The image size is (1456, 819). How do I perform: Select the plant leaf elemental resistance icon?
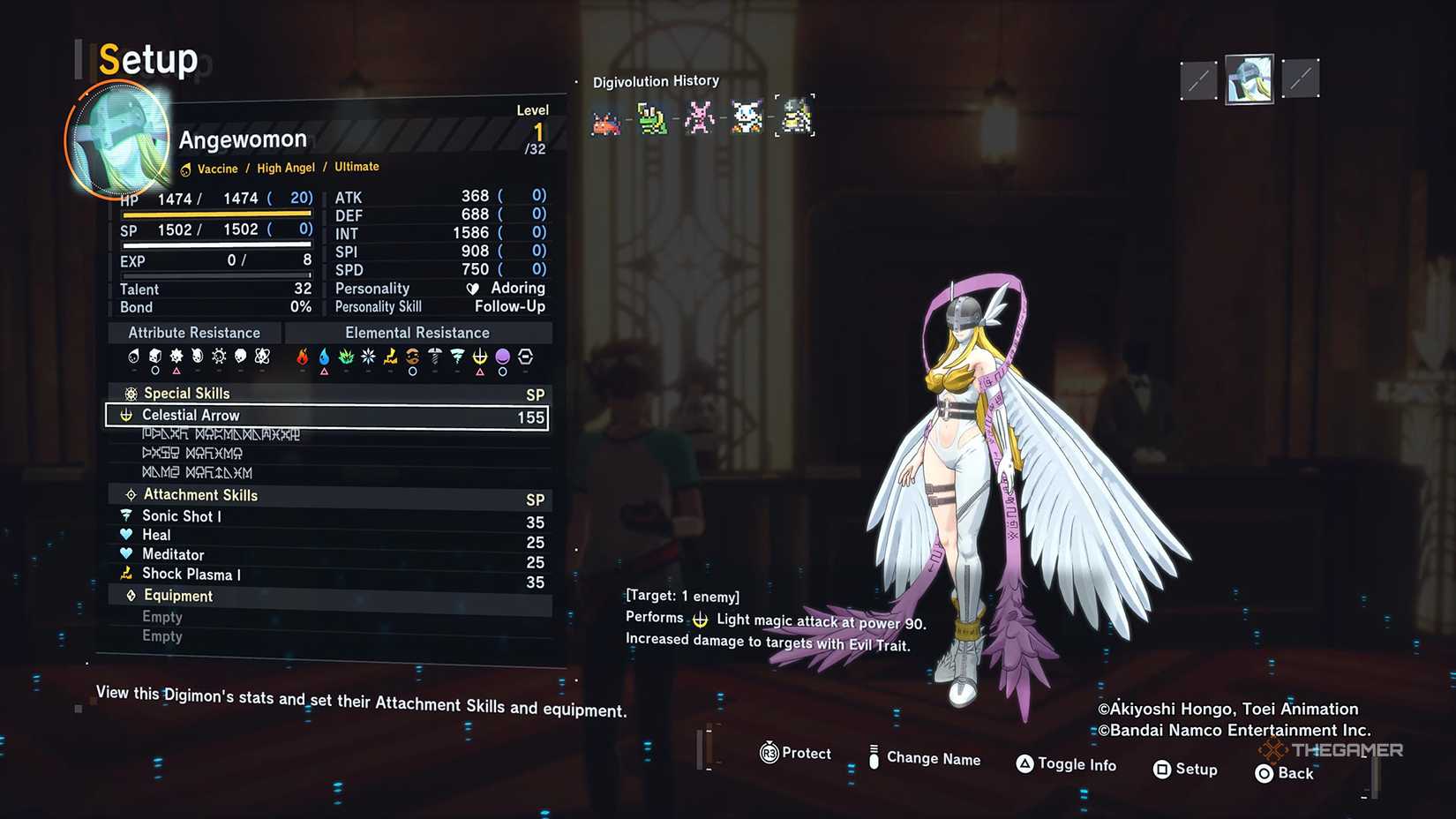point(345,357)
